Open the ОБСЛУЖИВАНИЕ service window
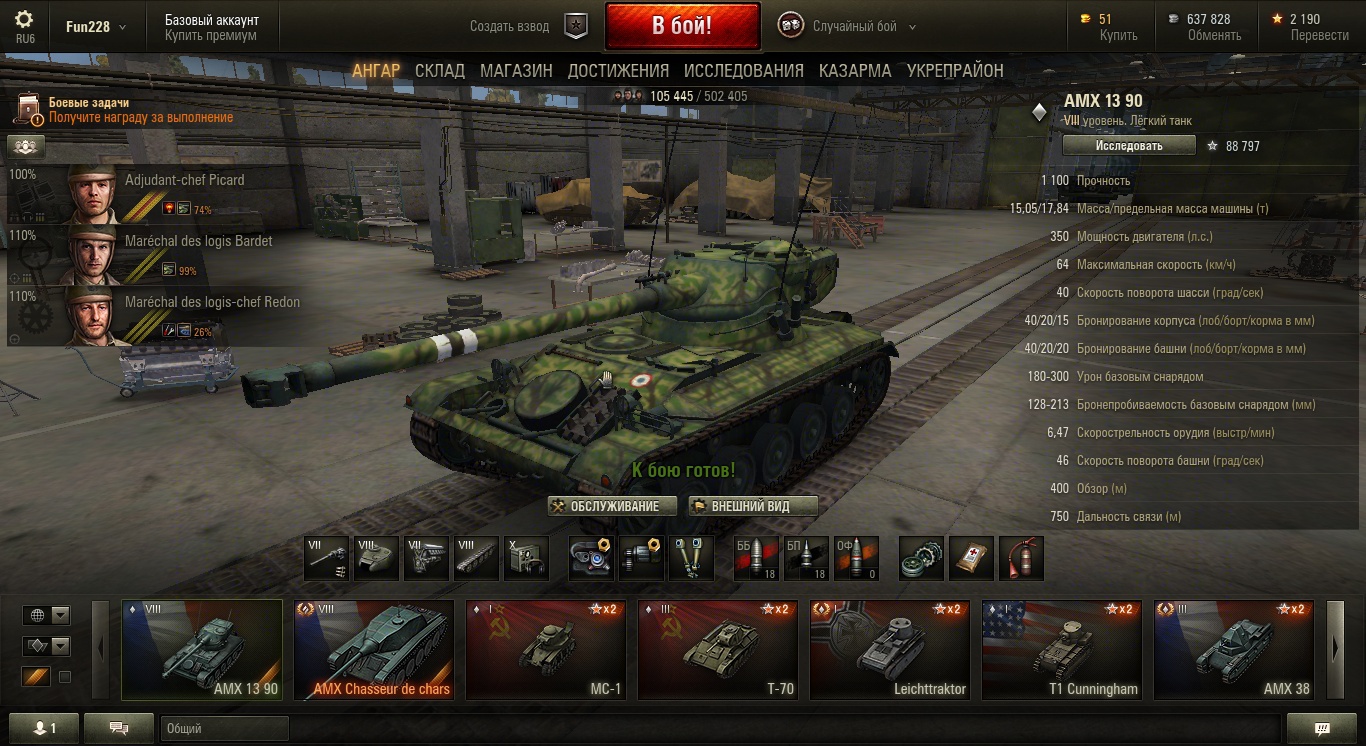 [x=612, y=507]
